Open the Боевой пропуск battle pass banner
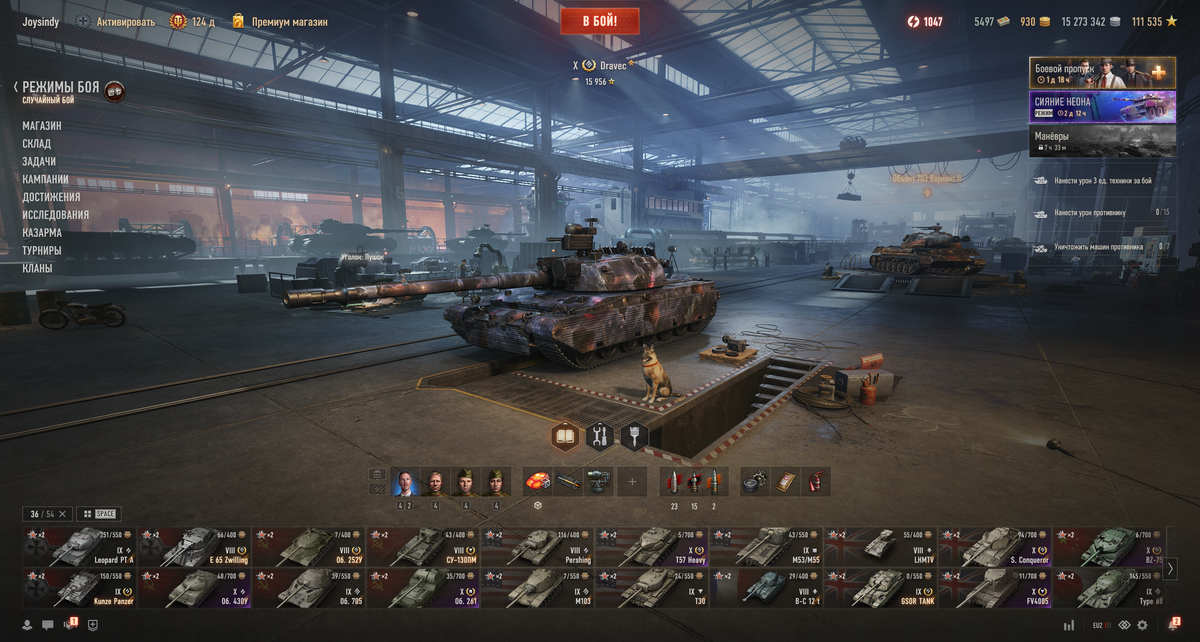 [1102, 73]
